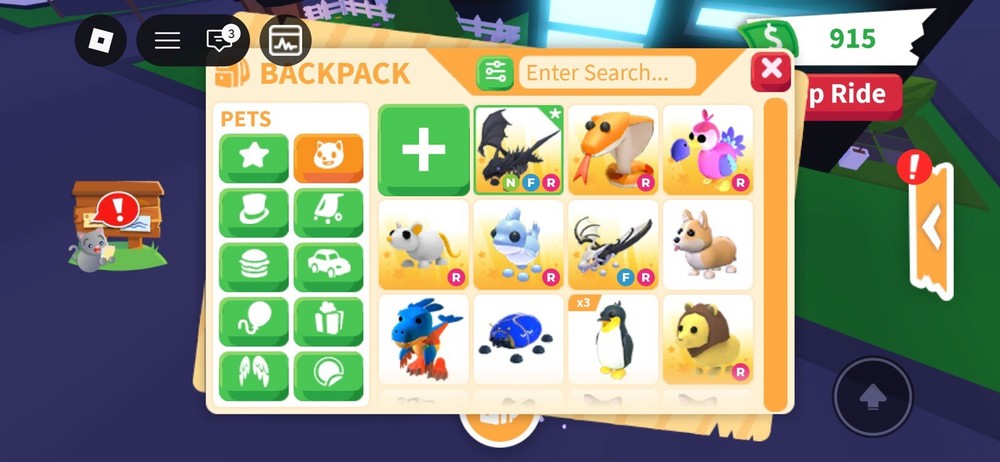The width and height of the screenshot is (1000, 462).
Task: Open the Roblox main menu
Action: (x=101, y=40)
